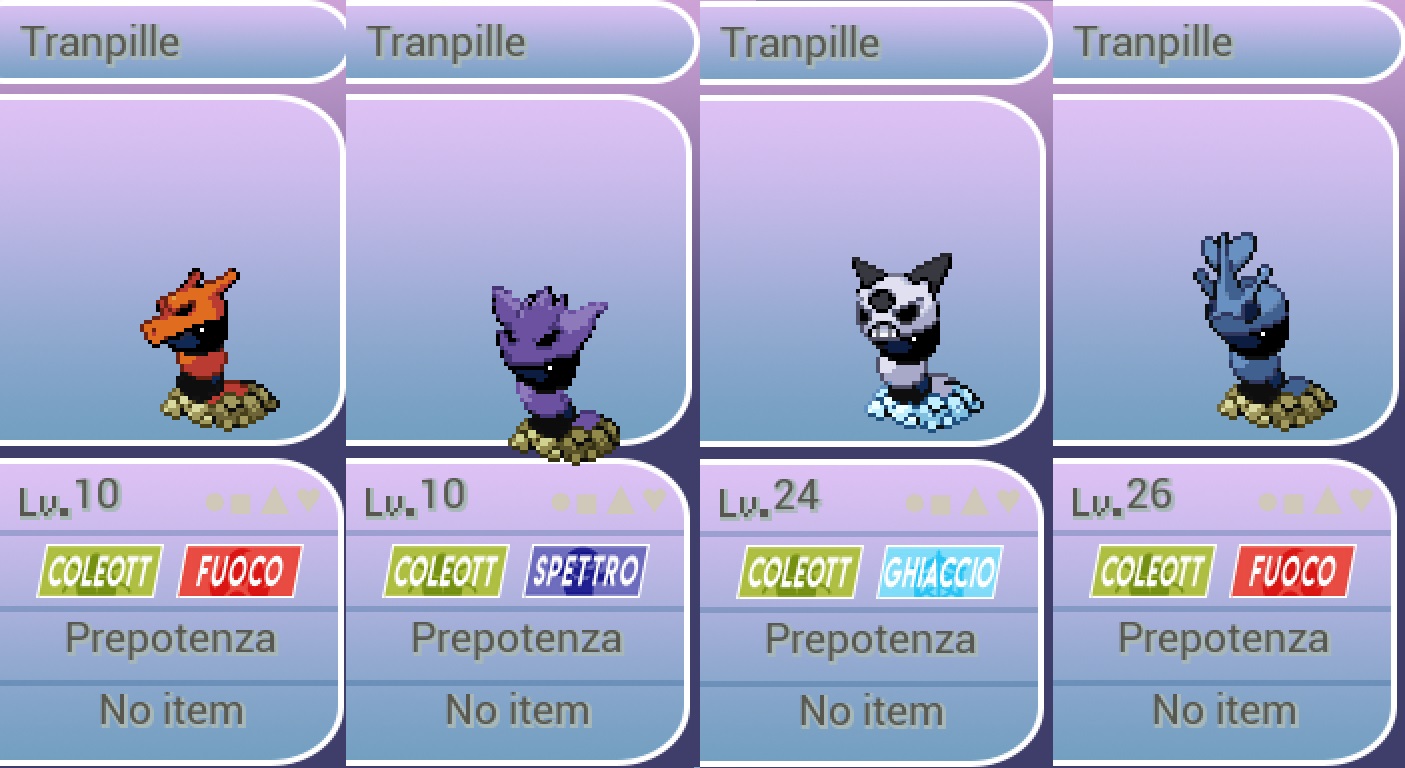Click the FUOCO badge on the fourth card

point(1290,571)
